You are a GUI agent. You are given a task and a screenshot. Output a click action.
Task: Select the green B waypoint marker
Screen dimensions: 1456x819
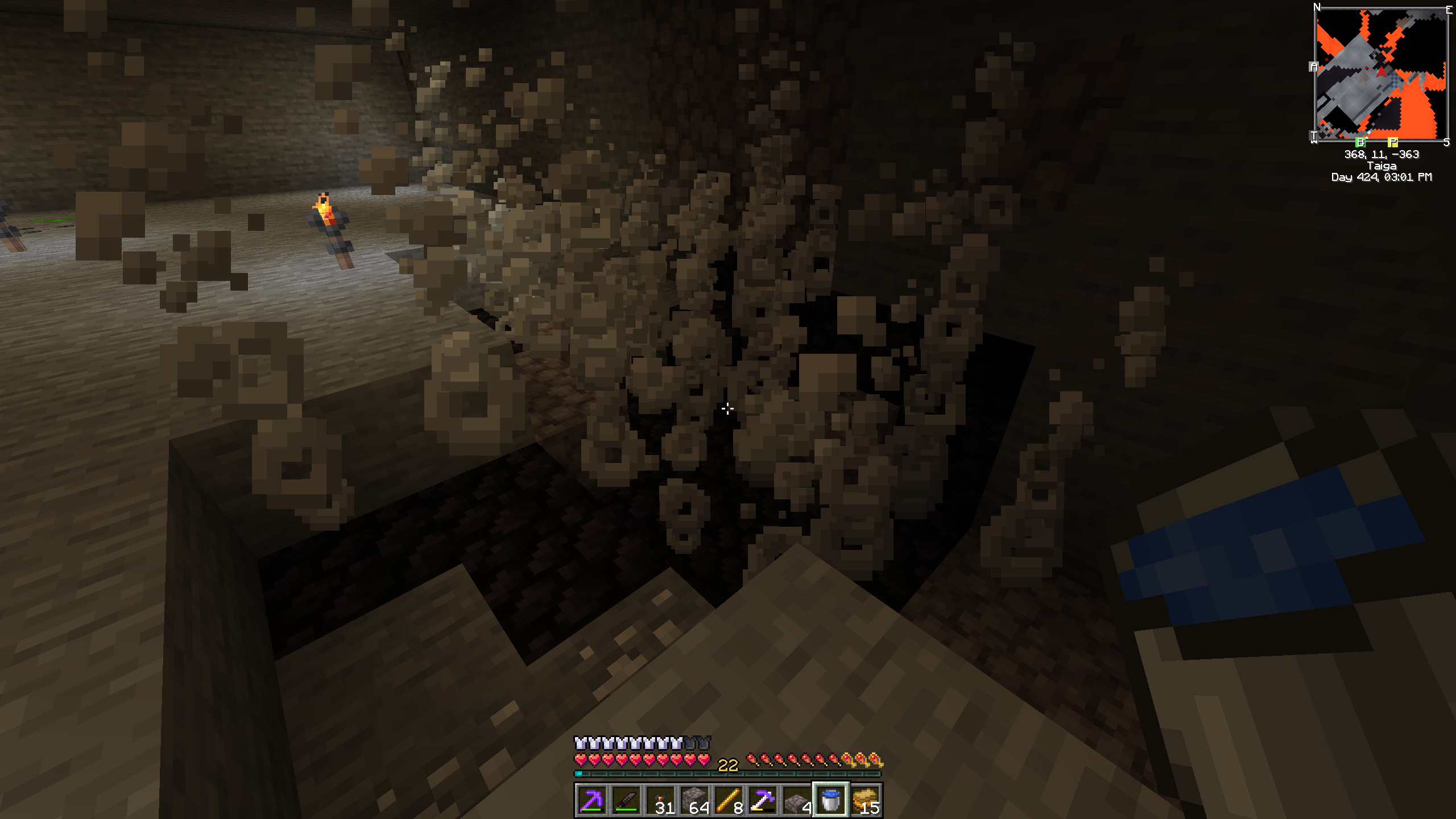1360,142
